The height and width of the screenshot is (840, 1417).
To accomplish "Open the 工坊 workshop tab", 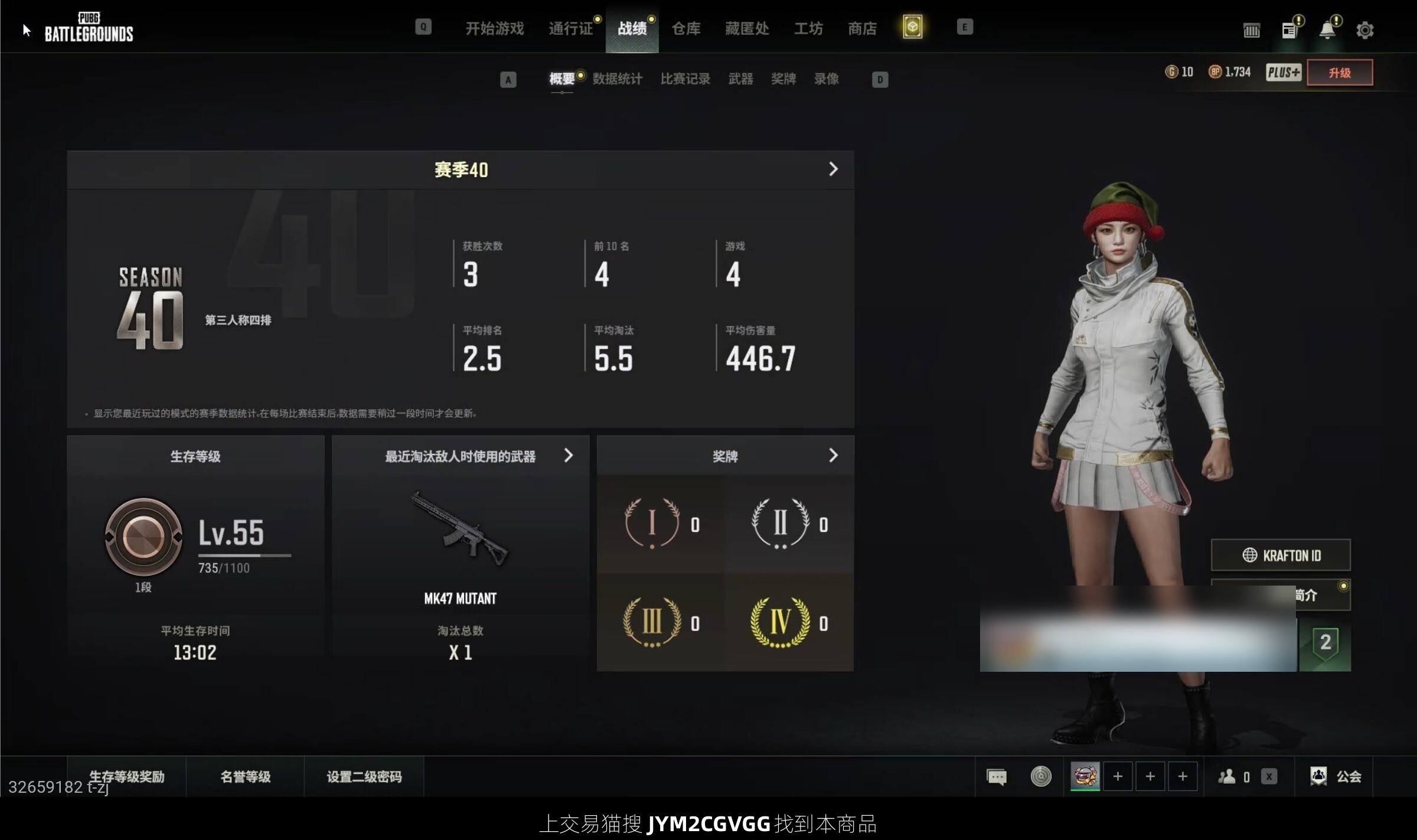I will tap(808, 28).
